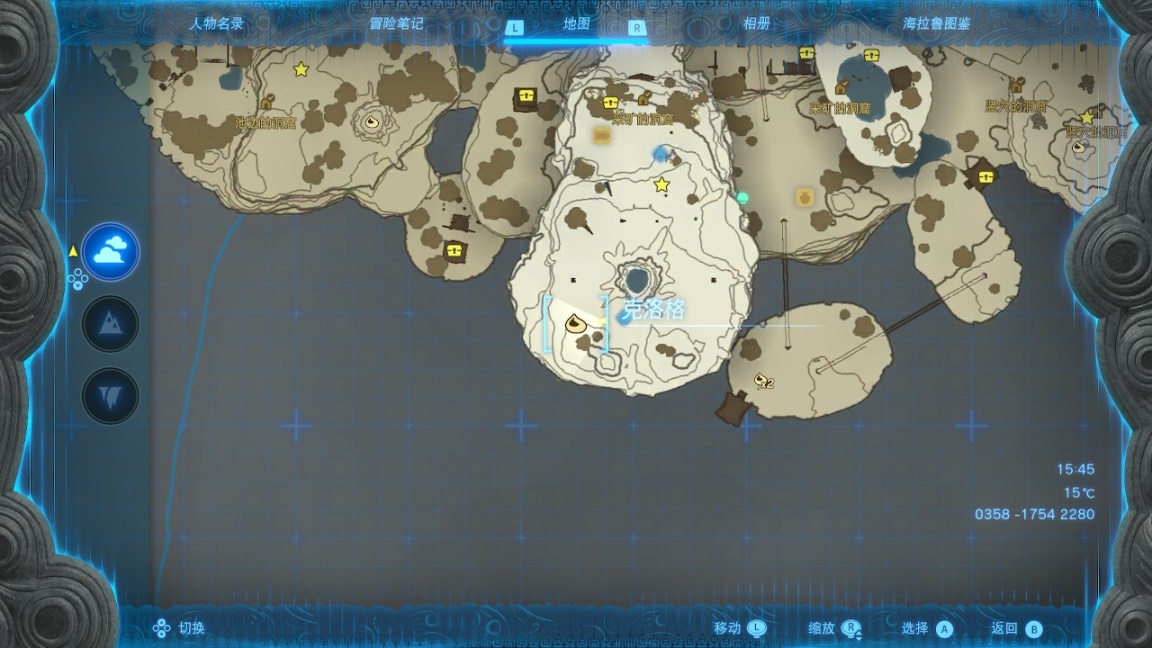Click the glowing blue map pin
The width and height of the screenshot is (1152, 648).
(x=660, y=153)
